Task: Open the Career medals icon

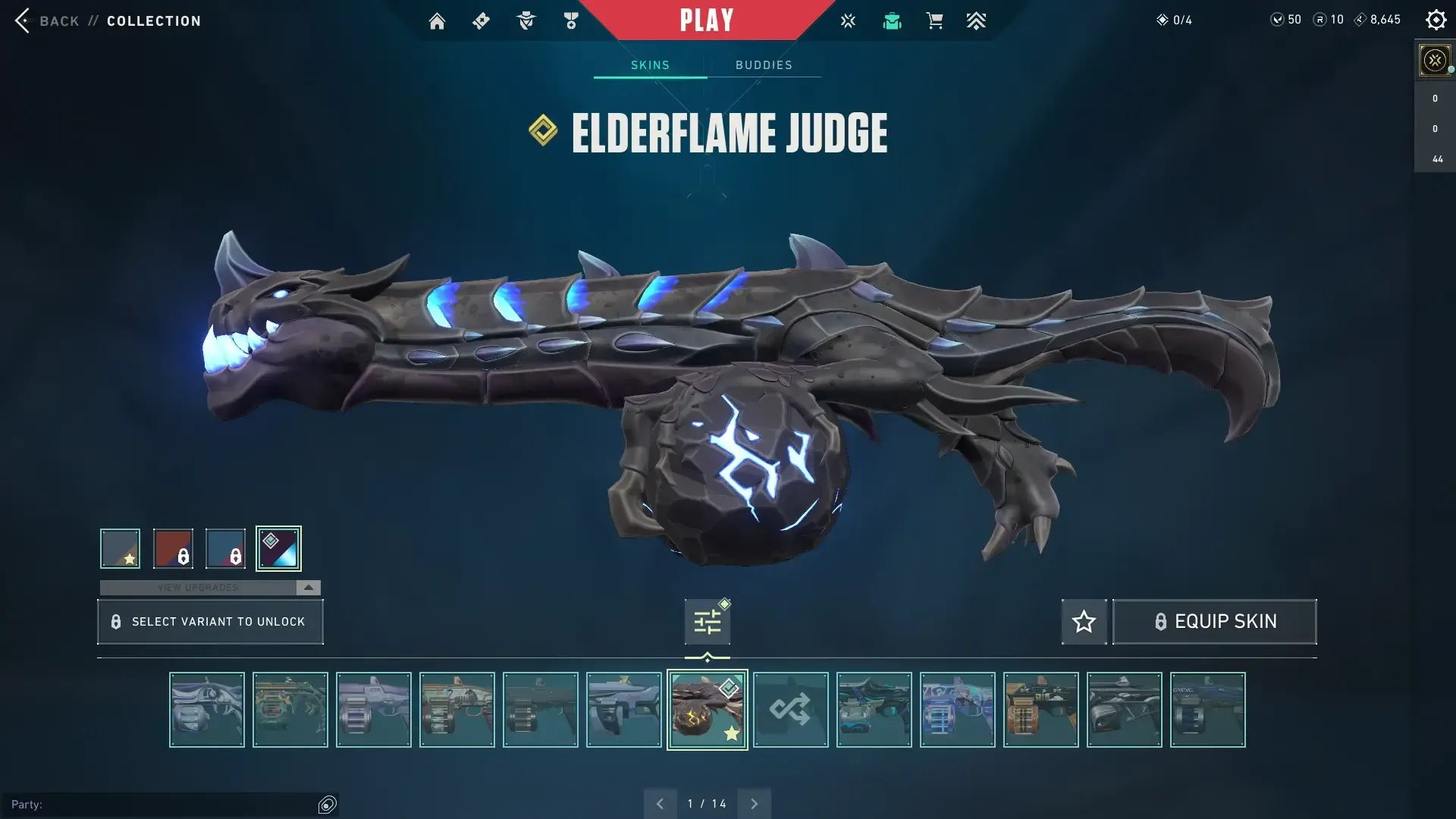Action: point(570,20)
